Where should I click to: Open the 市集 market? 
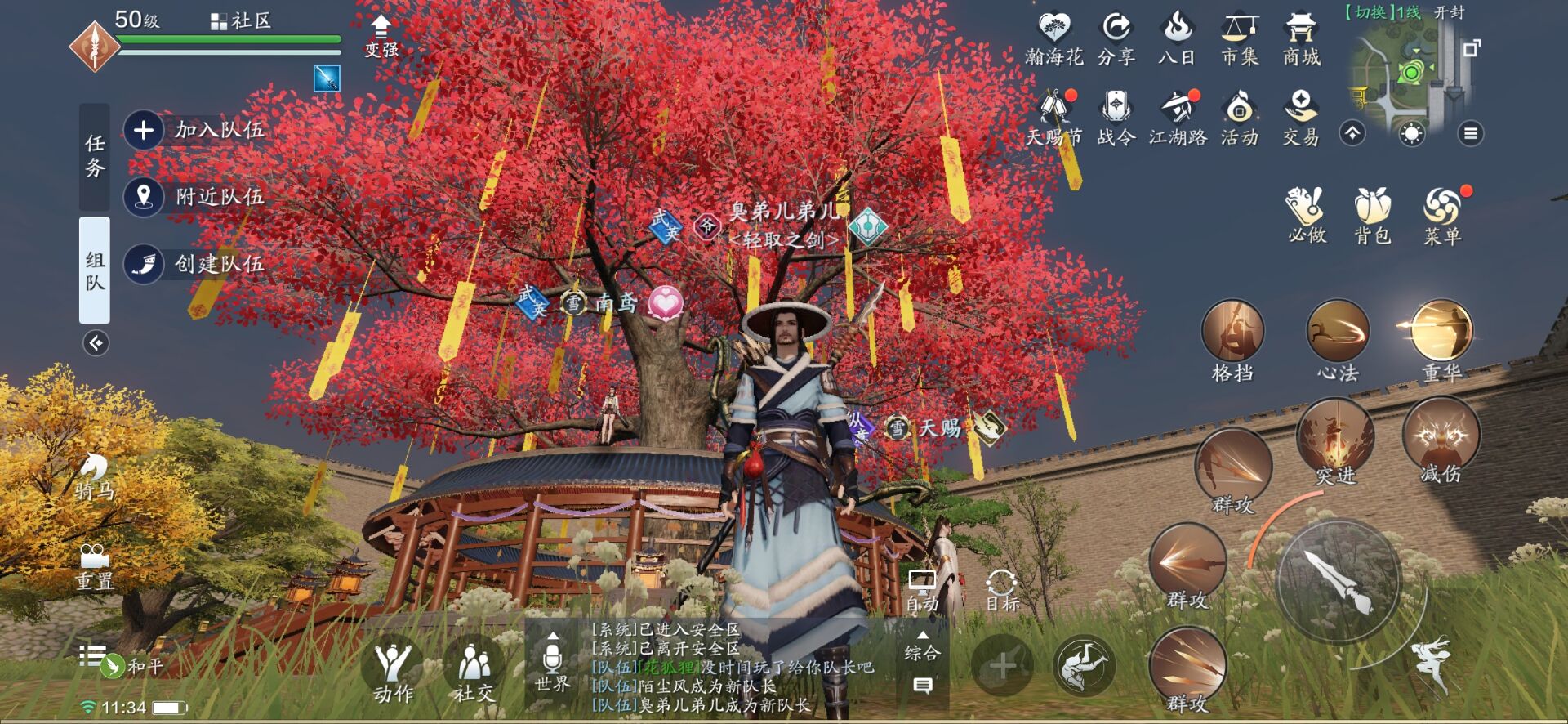[1240, 37]
